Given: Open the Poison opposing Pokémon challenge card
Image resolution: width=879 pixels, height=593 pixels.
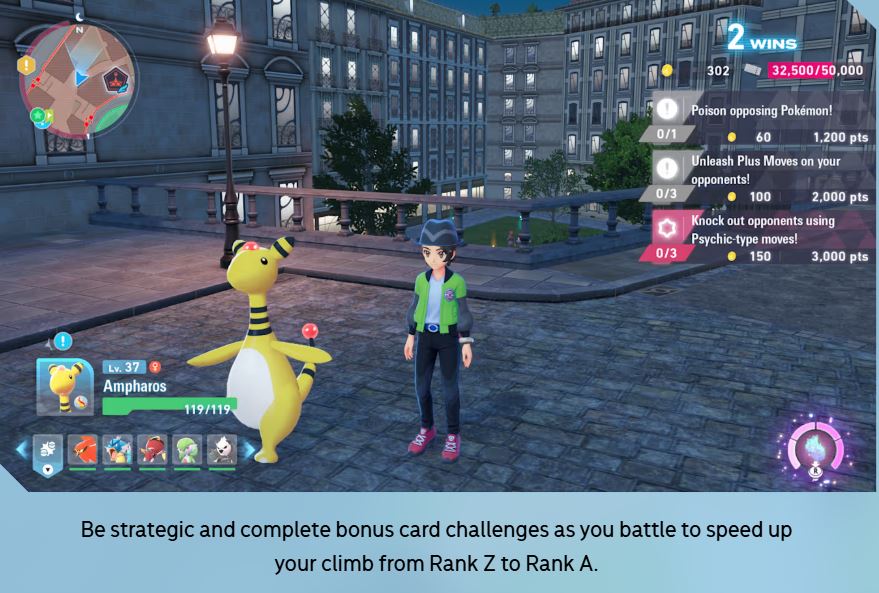Looking at the screenshot, I should pos(760,117).
